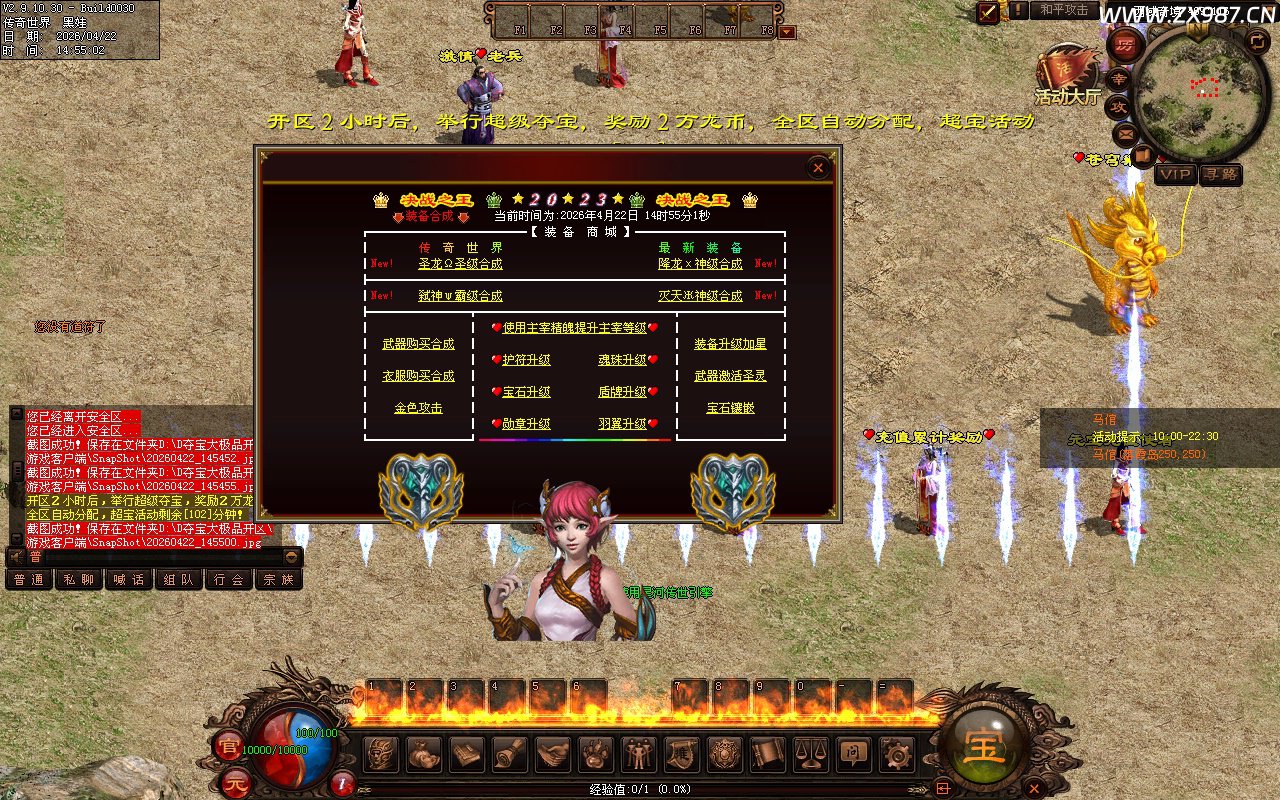Choose the 降龙×神级合成 link

tap(700, 264)
